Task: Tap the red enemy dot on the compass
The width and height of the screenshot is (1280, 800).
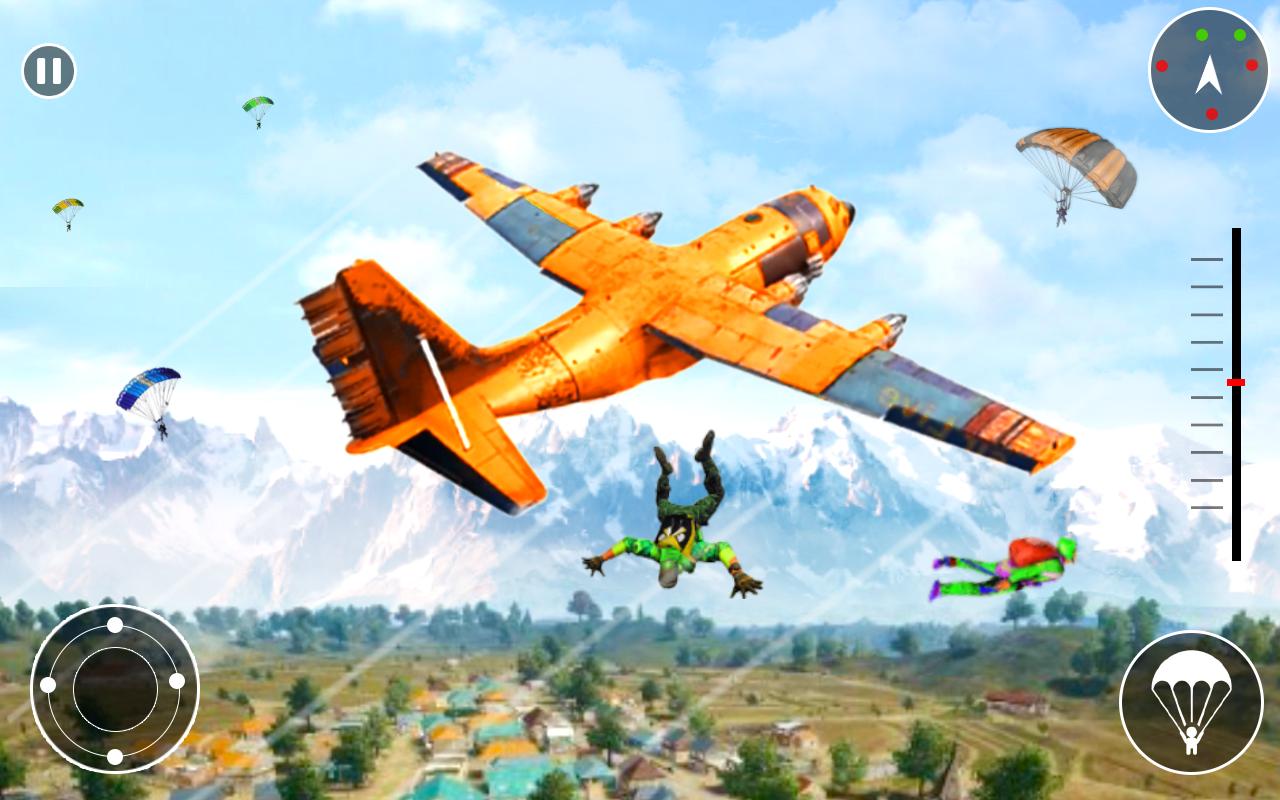Action: point(1250,65)
